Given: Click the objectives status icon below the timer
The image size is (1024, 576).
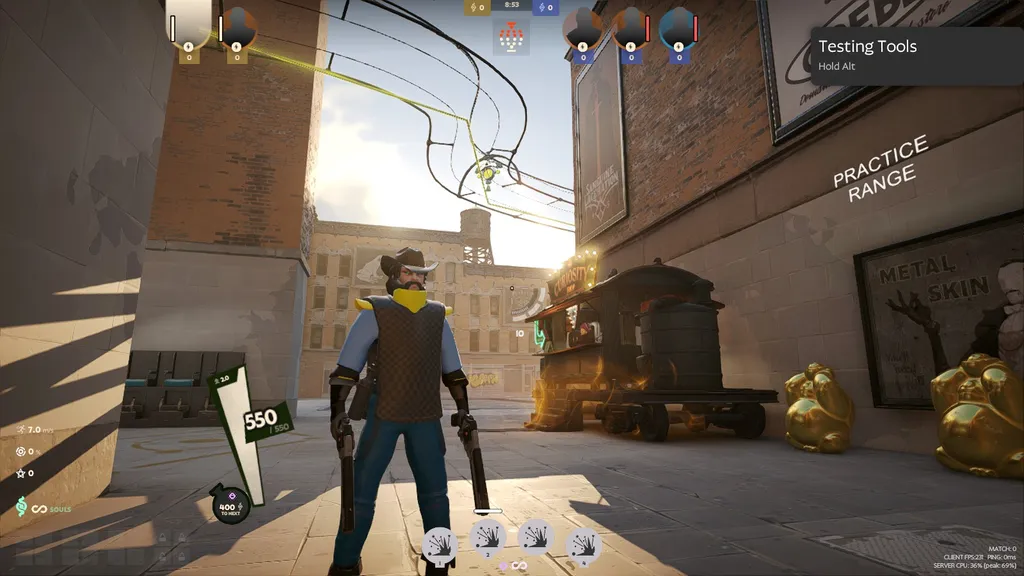Looking at the screenshot, I should coord(511,39).
